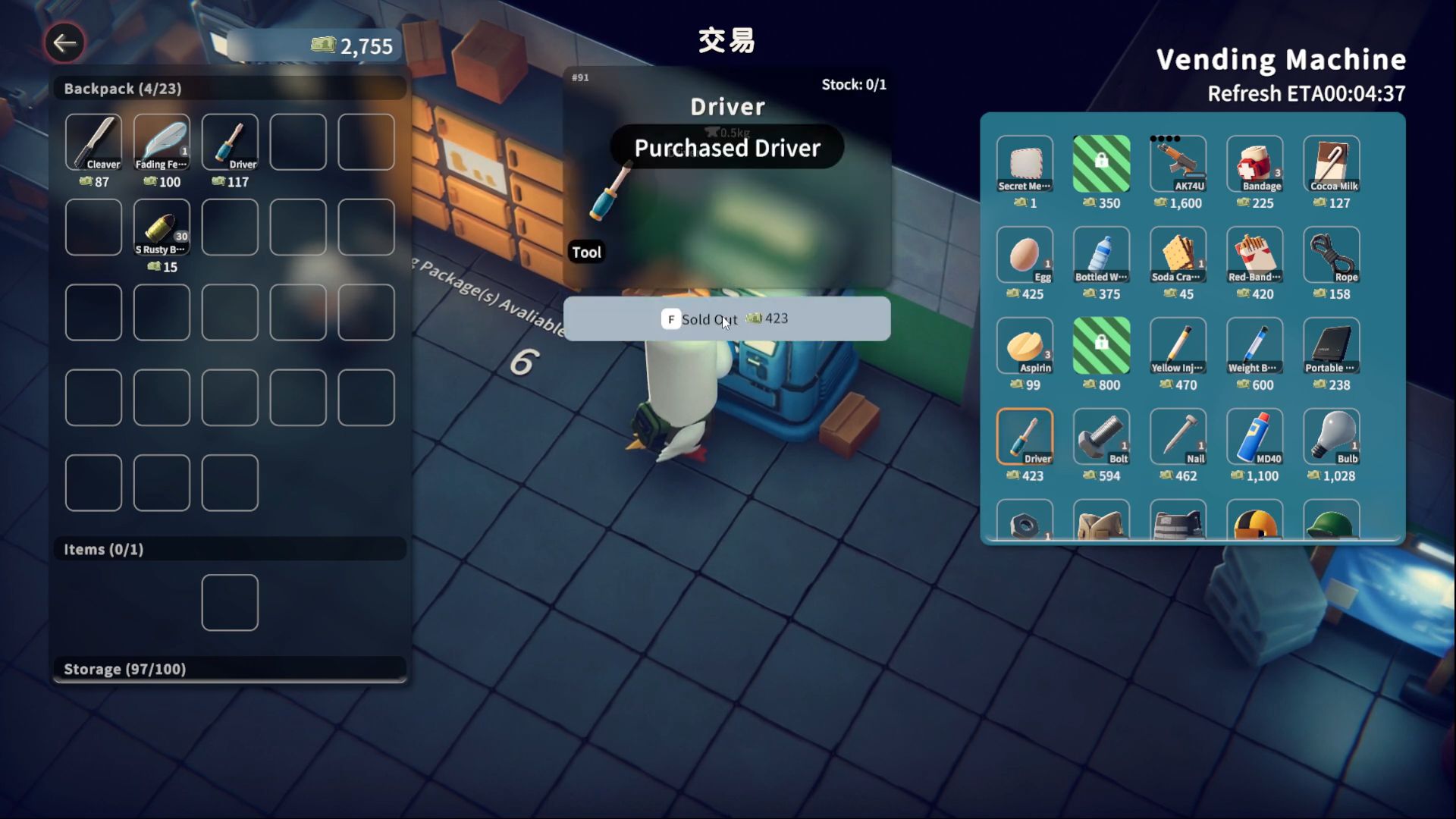Screen dimensions: 1456x819
Task: Select the Cocoa Milk item
Action: pos(1331,165)
